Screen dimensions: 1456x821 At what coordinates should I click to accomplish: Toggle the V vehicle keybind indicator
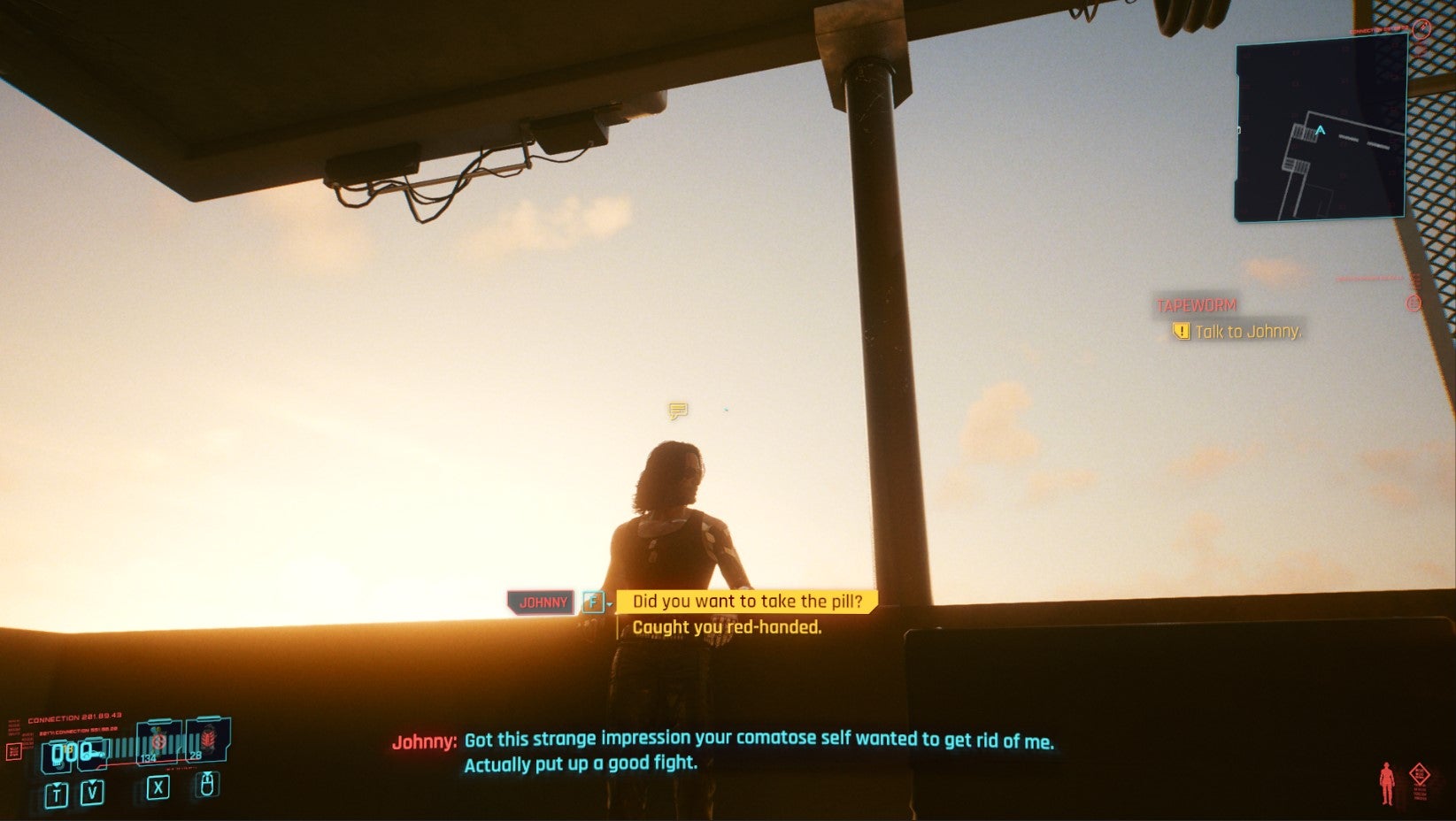coord(92,791)
